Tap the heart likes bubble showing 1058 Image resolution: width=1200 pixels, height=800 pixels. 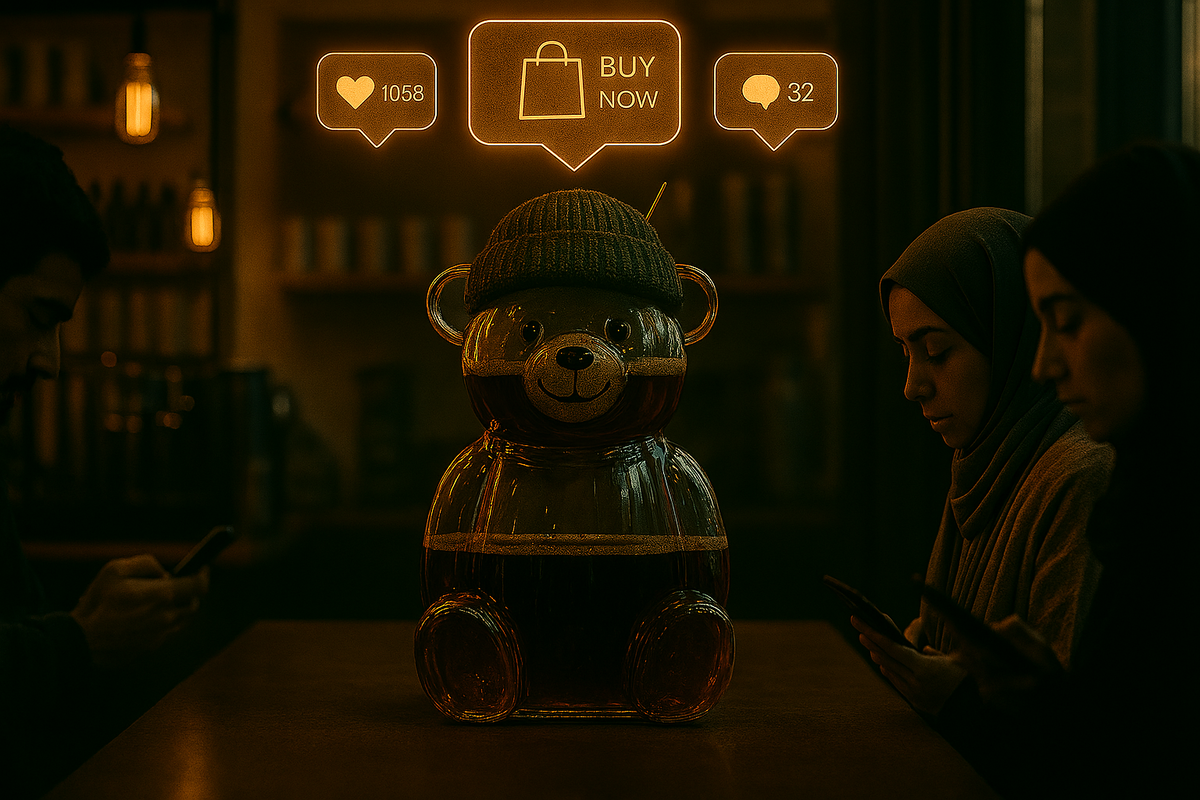pyautogui.click(x=377, y=92)
